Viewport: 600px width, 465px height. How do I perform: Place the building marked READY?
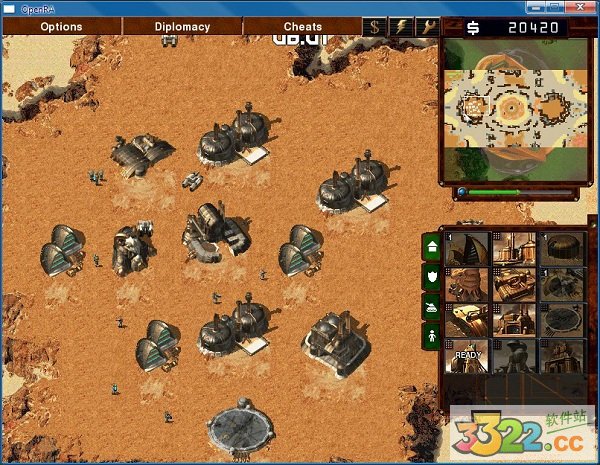(468, 355)
